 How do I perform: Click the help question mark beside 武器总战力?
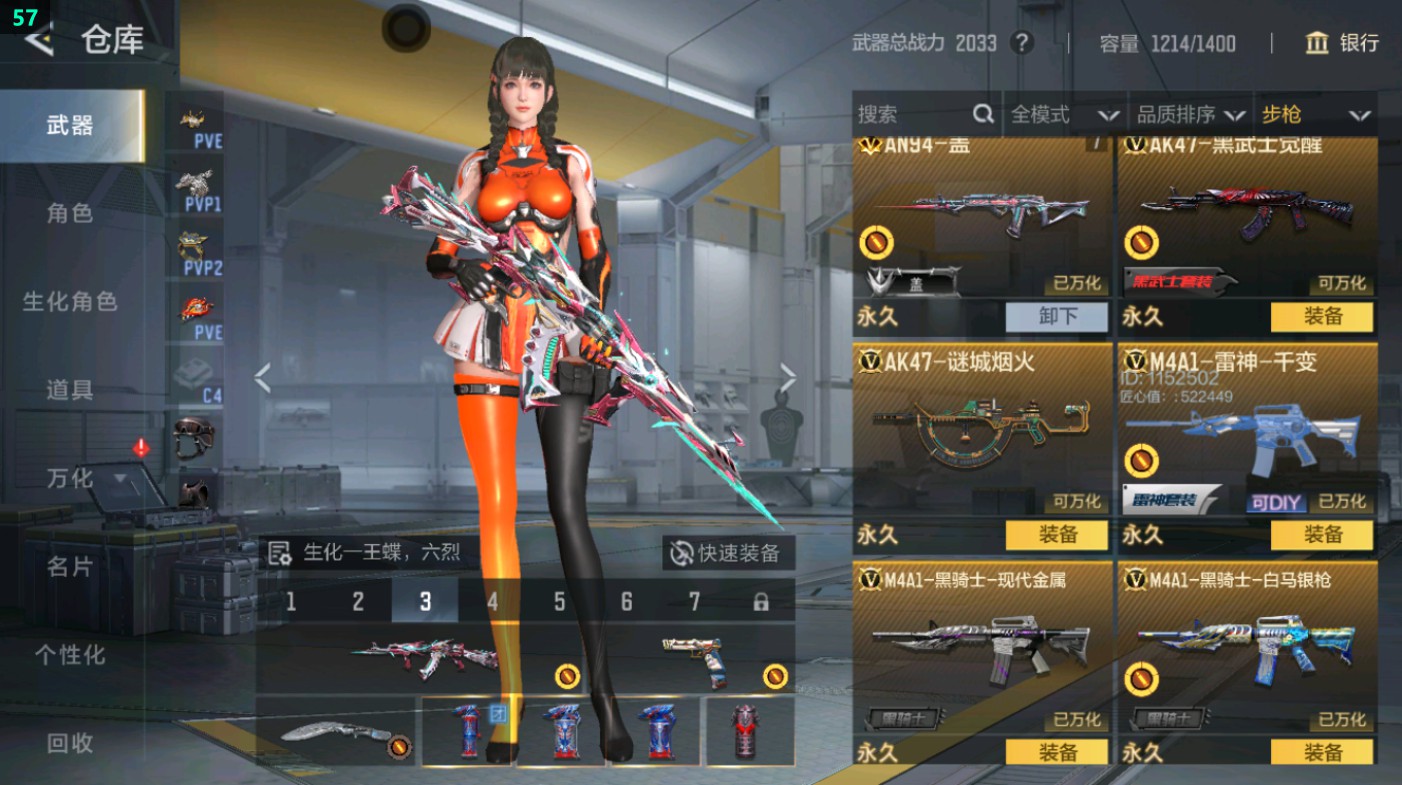[x=1021, y=43]
